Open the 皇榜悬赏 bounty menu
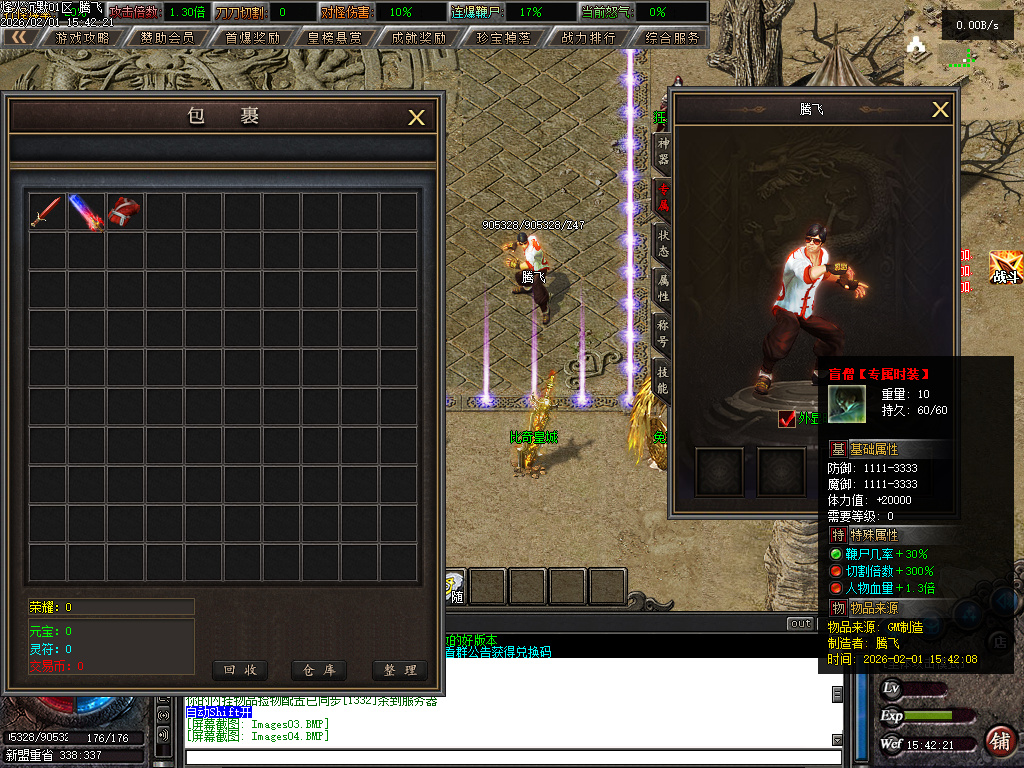Screen dimensions: 1024x768 click(x=336, y=37)
